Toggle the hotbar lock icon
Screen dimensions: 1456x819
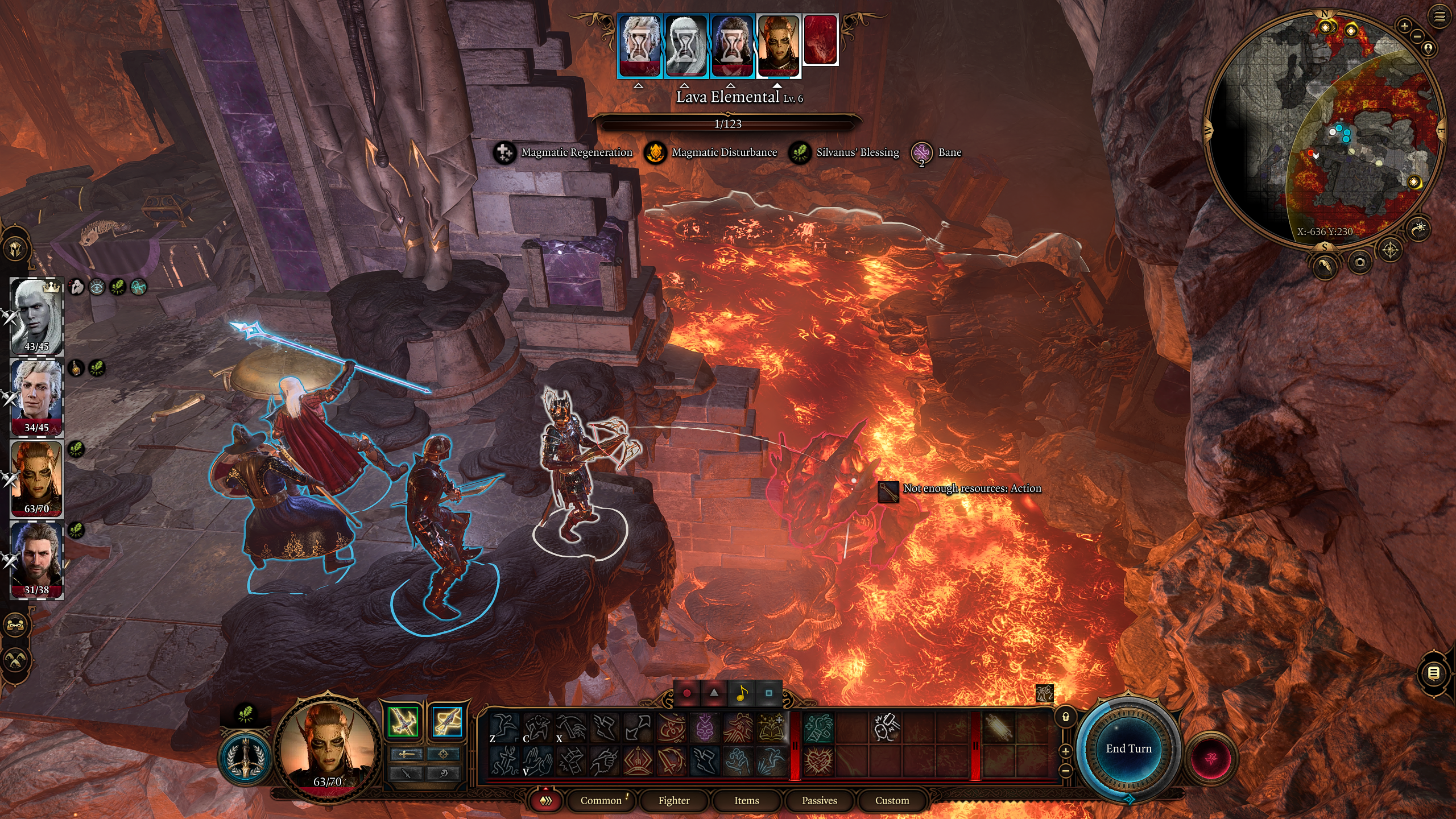click(1066, 717)
